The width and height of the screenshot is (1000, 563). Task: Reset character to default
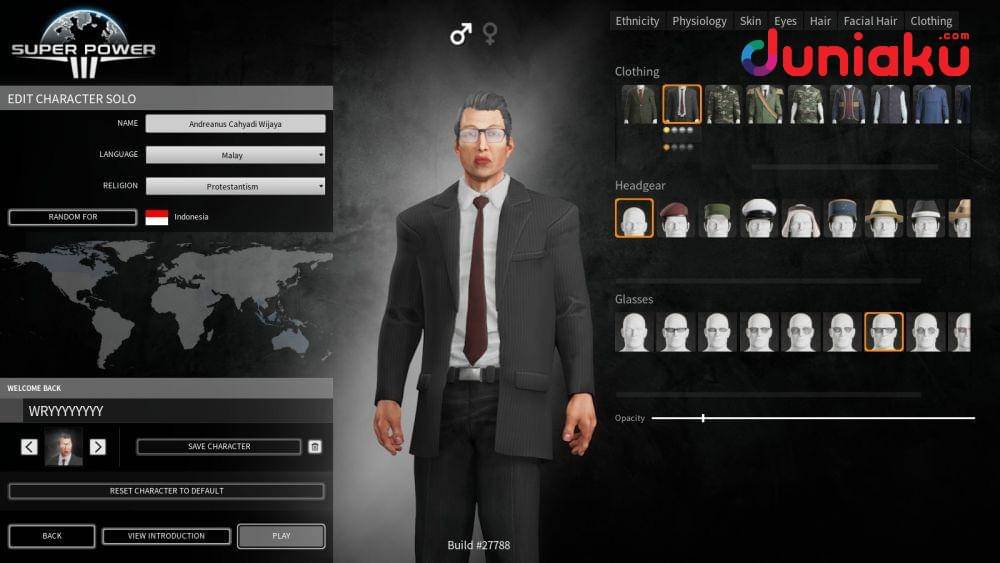coord(166,491)
